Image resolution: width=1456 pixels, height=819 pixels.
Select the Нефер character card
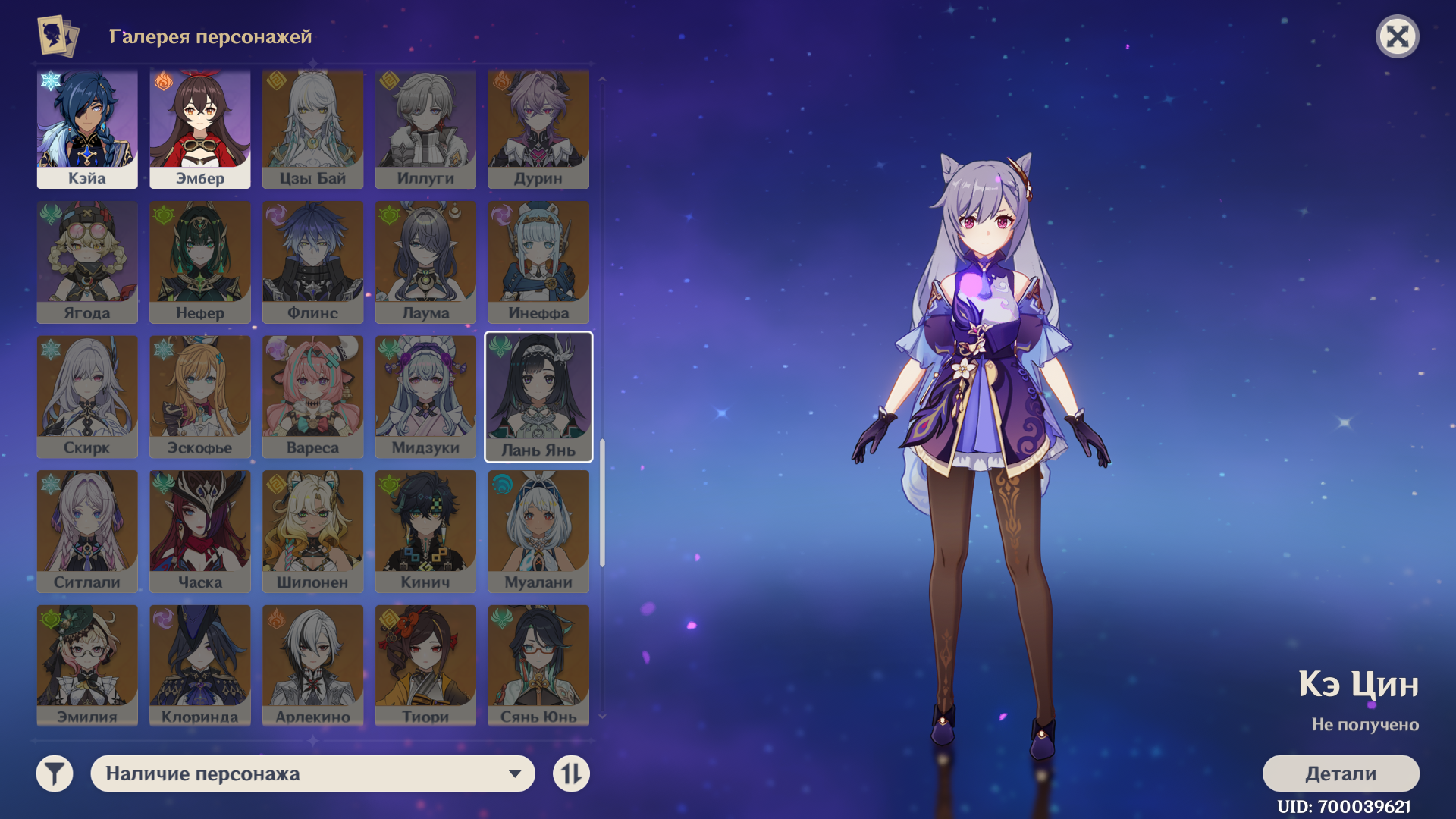pyautogui.click(x=200, y=262)
